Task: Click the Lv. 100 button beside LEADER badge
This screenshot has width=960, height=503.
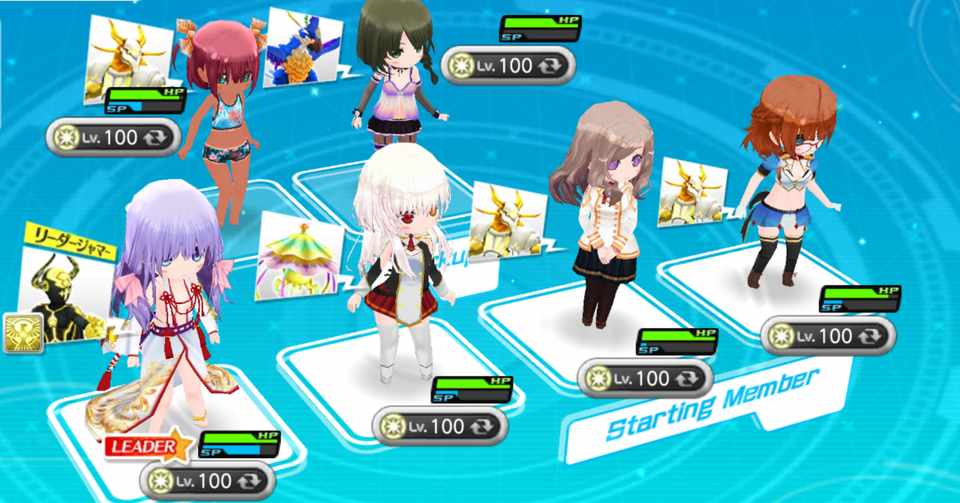Action: pos(209,480)
